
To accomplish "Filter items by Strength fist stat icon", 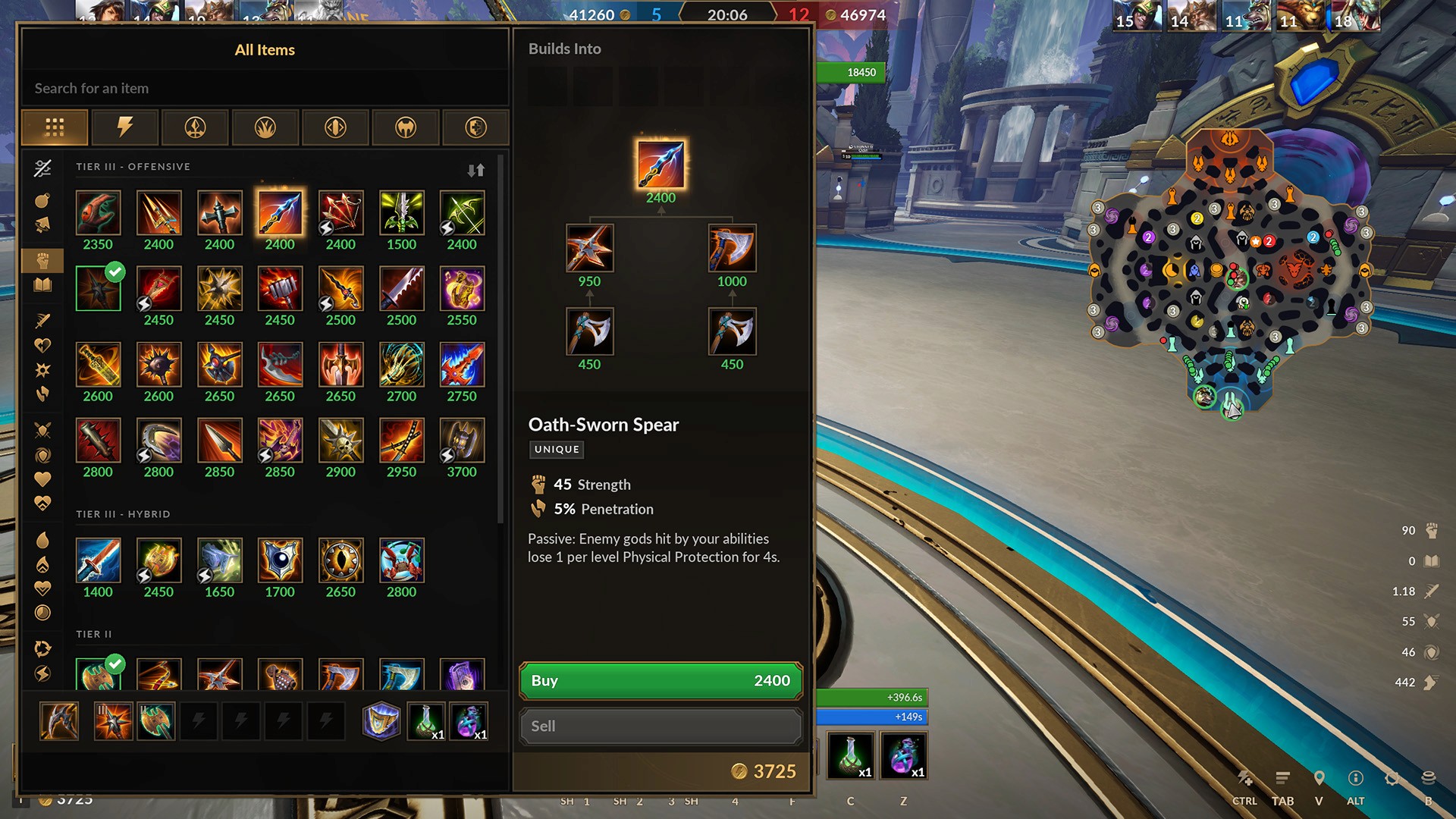I will (x=42, y=260).
